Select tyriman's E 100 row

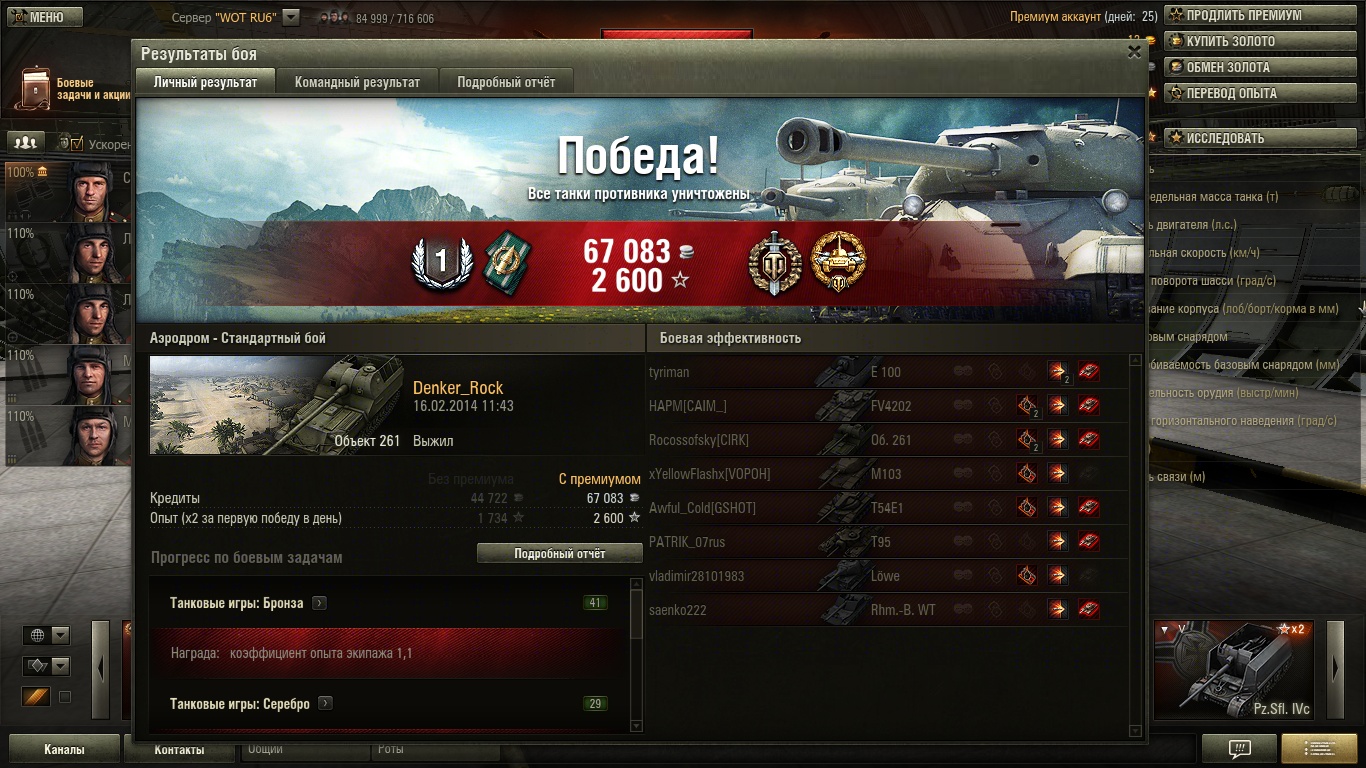click(886, 372)
